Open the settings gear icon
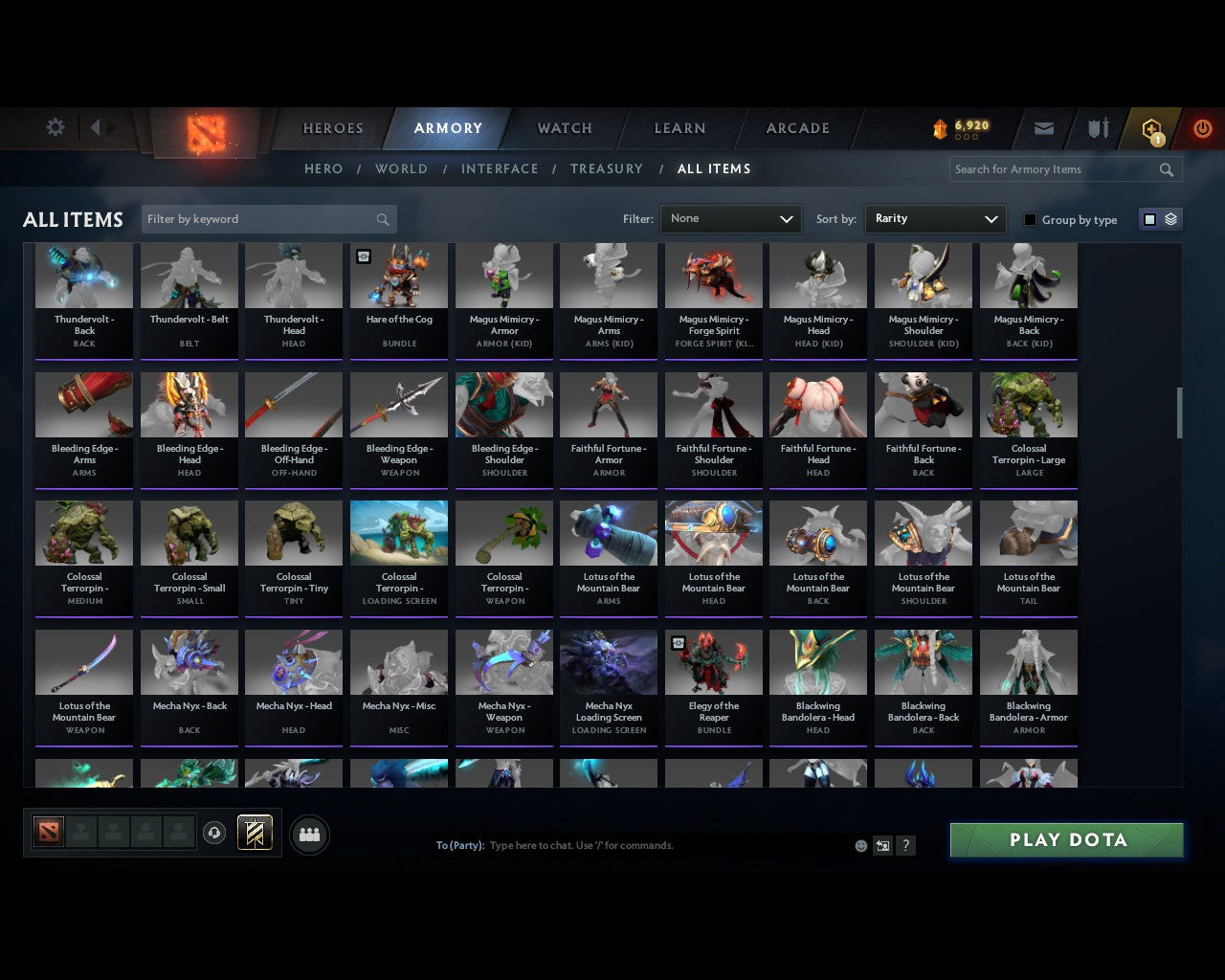Screen dimensions: 1225x980 [55, 126]
